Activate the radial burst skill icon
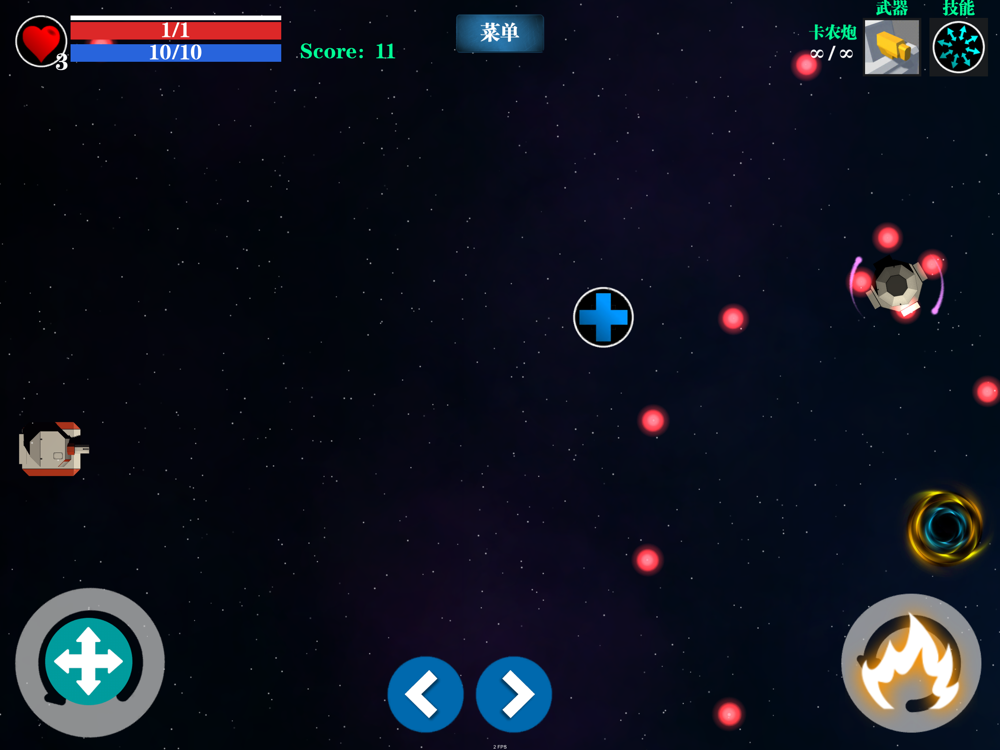 tap(958, 47)
